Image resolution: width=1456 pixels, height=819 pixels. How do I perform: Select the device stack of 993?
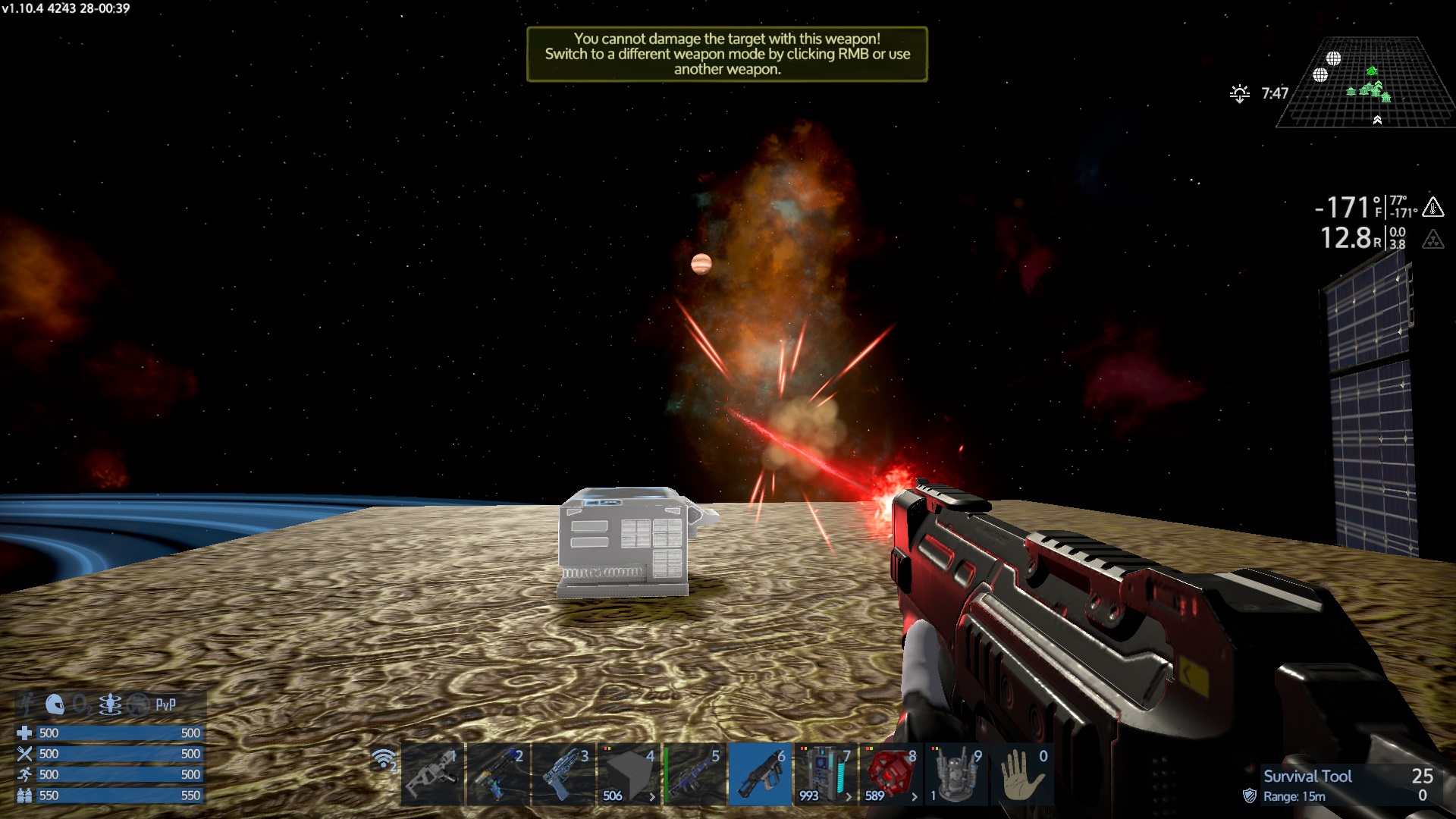(825, 775)
